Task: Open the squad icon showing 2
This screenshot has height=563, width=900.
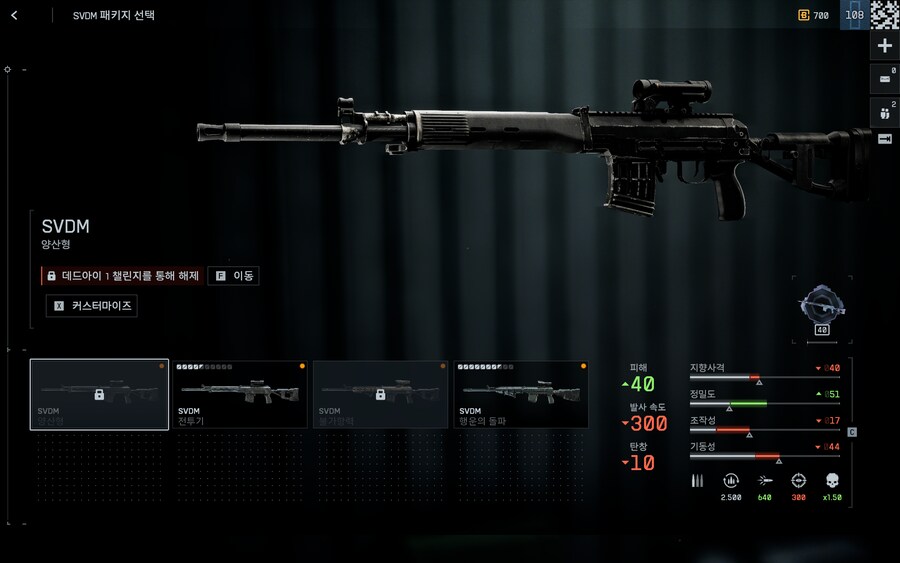Action: click(x=885, y=110)
